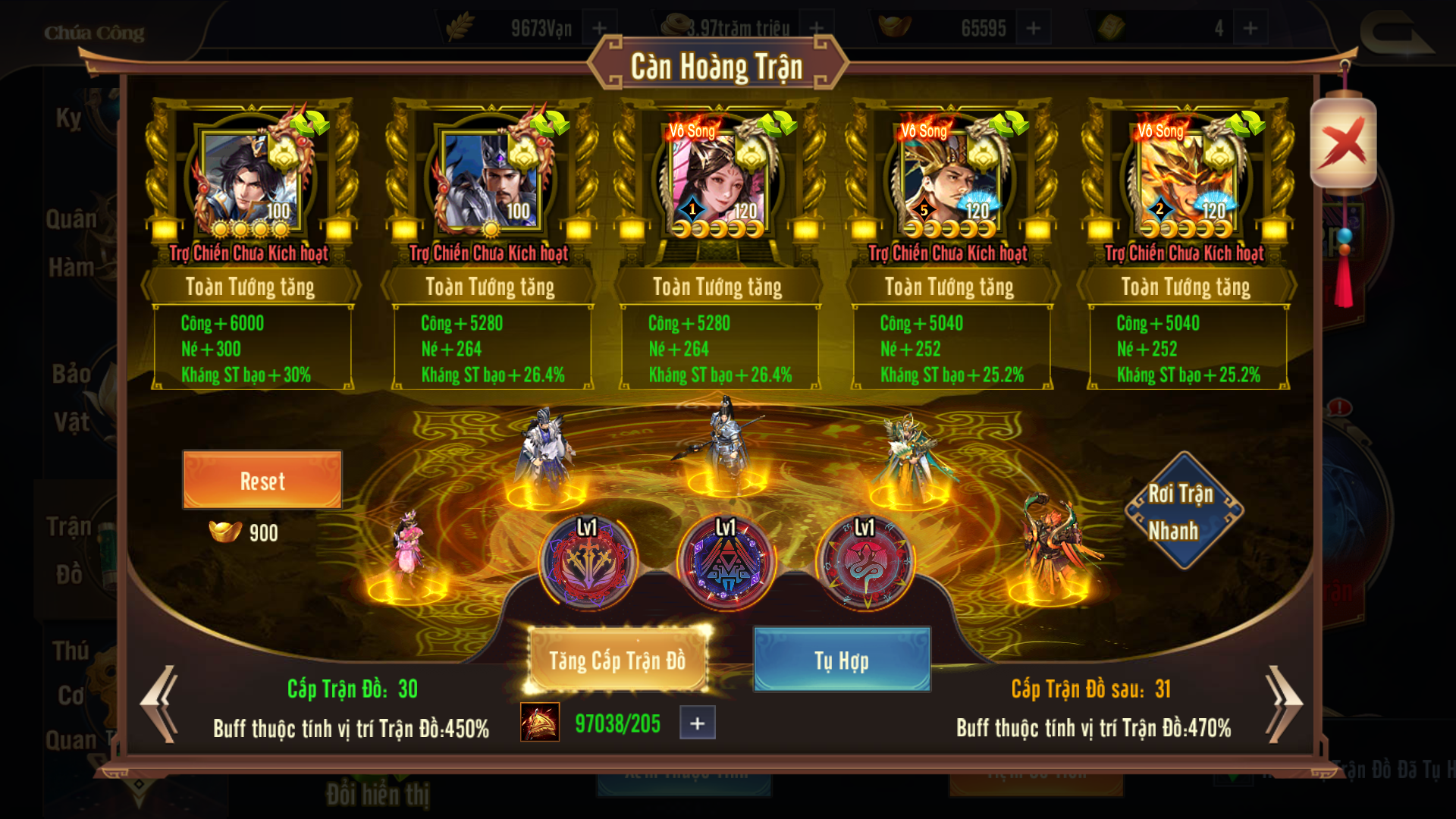Select the Vô Song five-star crowned warrior portrait
Screen dimensions: 1456x819
click(x=949, y=182)
